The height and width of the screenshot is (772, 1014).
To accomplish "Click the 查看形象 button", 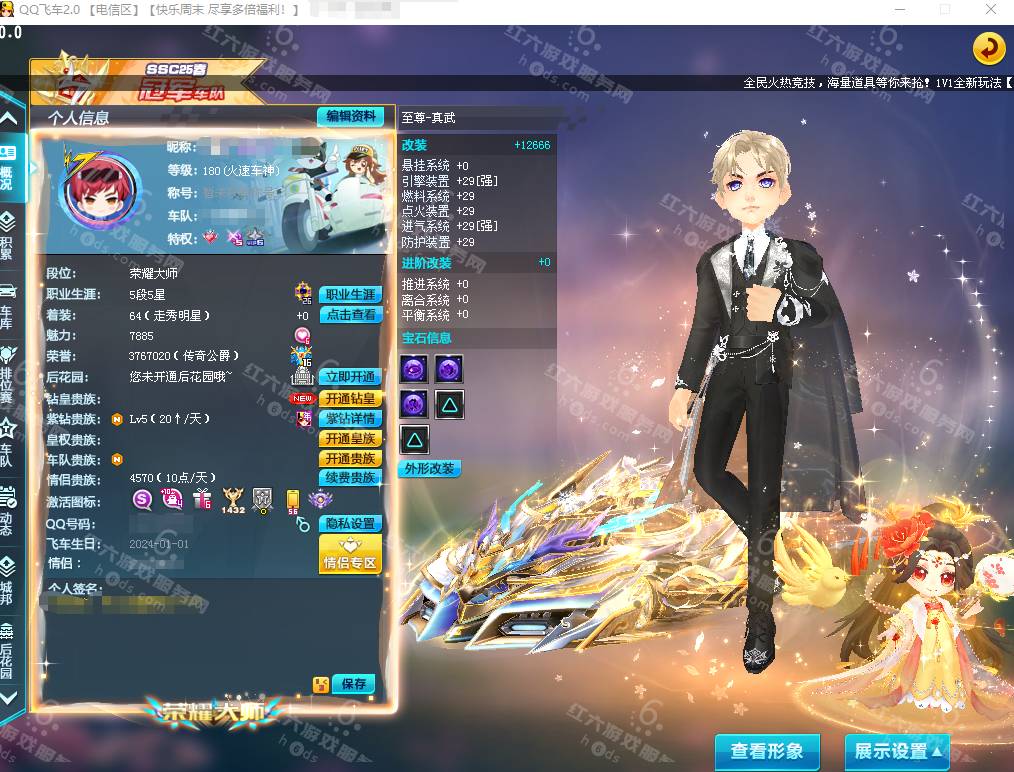I will click(x=767, y=751).
